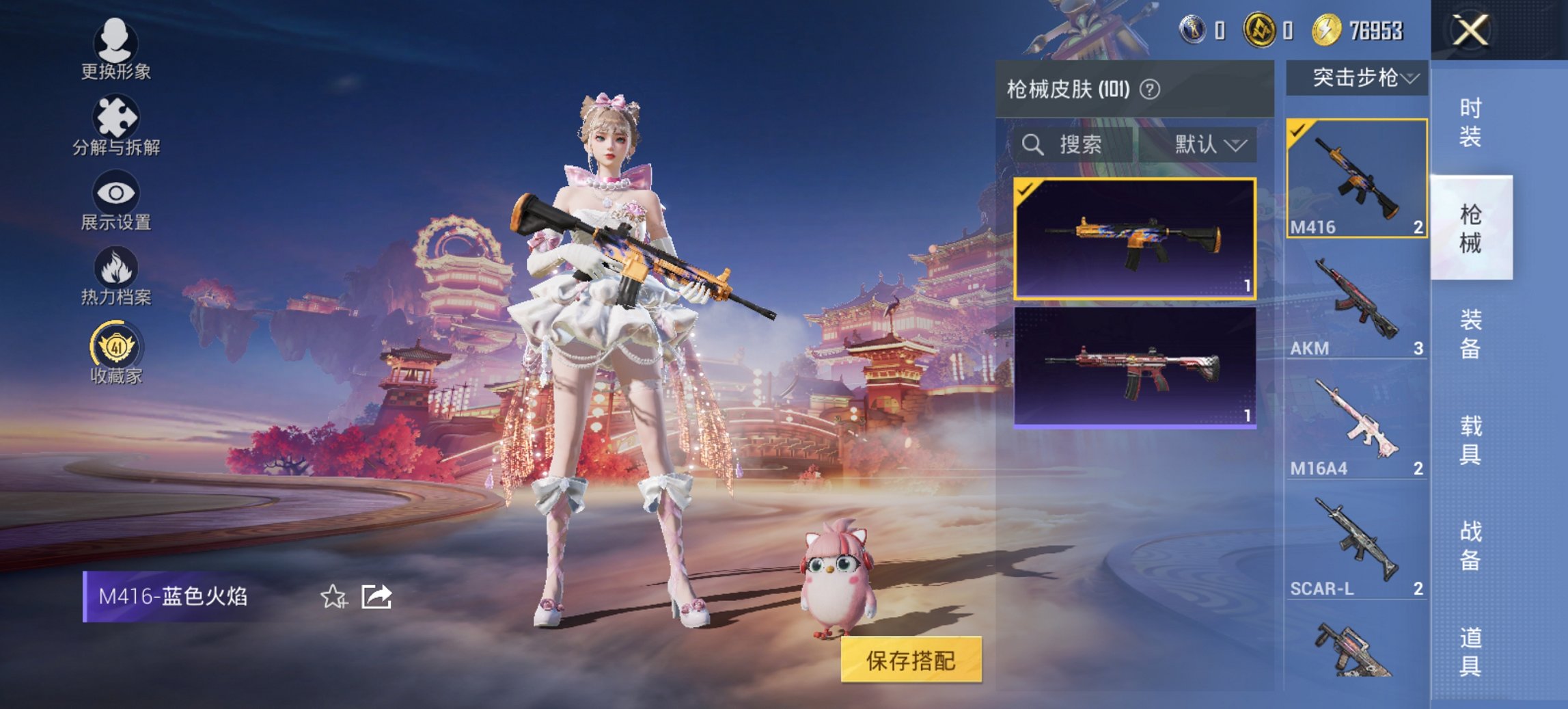Open the search magnifier in skin panel

pos(1032,145)
